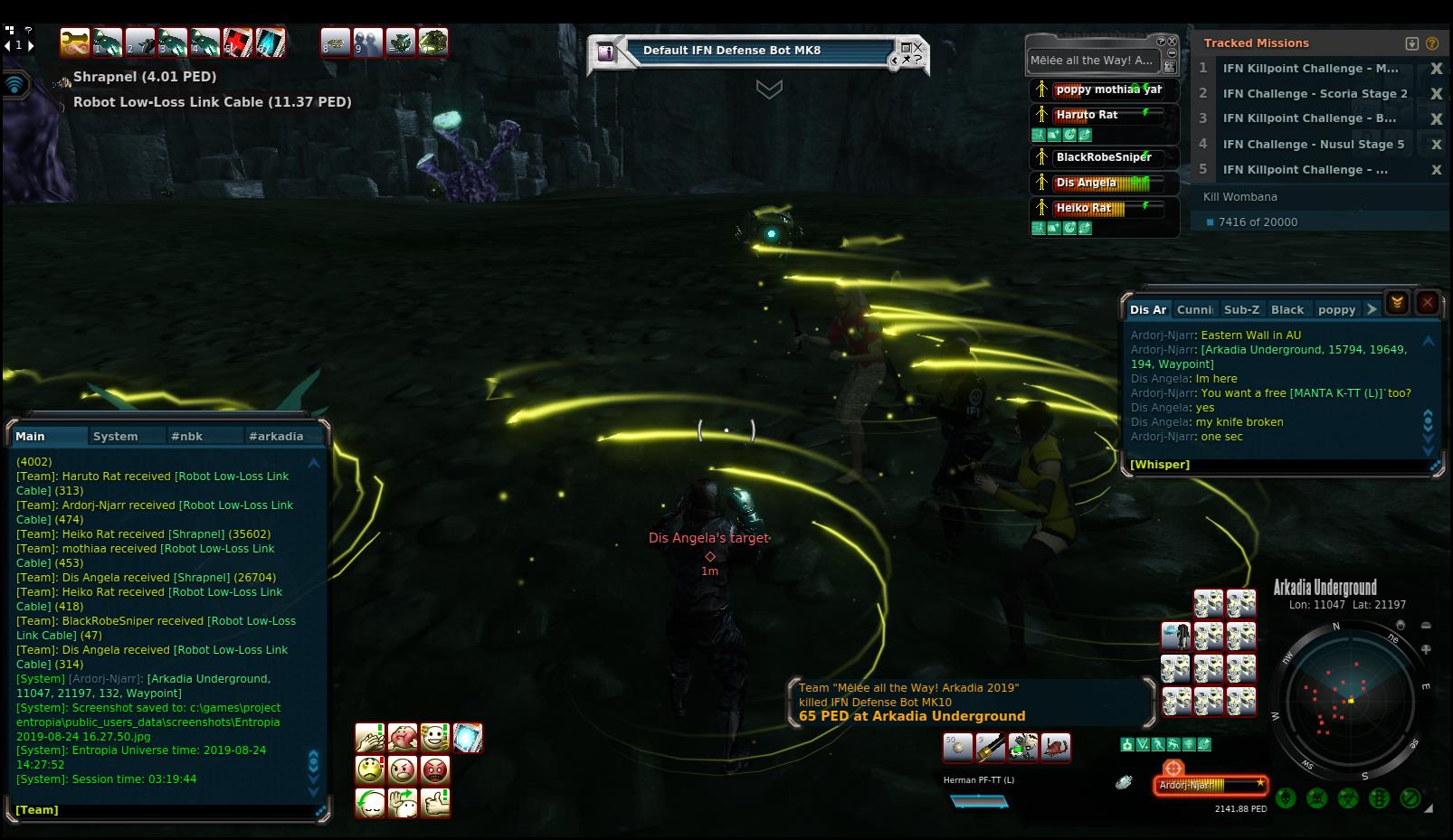The image size is (1453, 840).
Task: Open the #arkadia chat channel tab
Action: click(276, 436)
